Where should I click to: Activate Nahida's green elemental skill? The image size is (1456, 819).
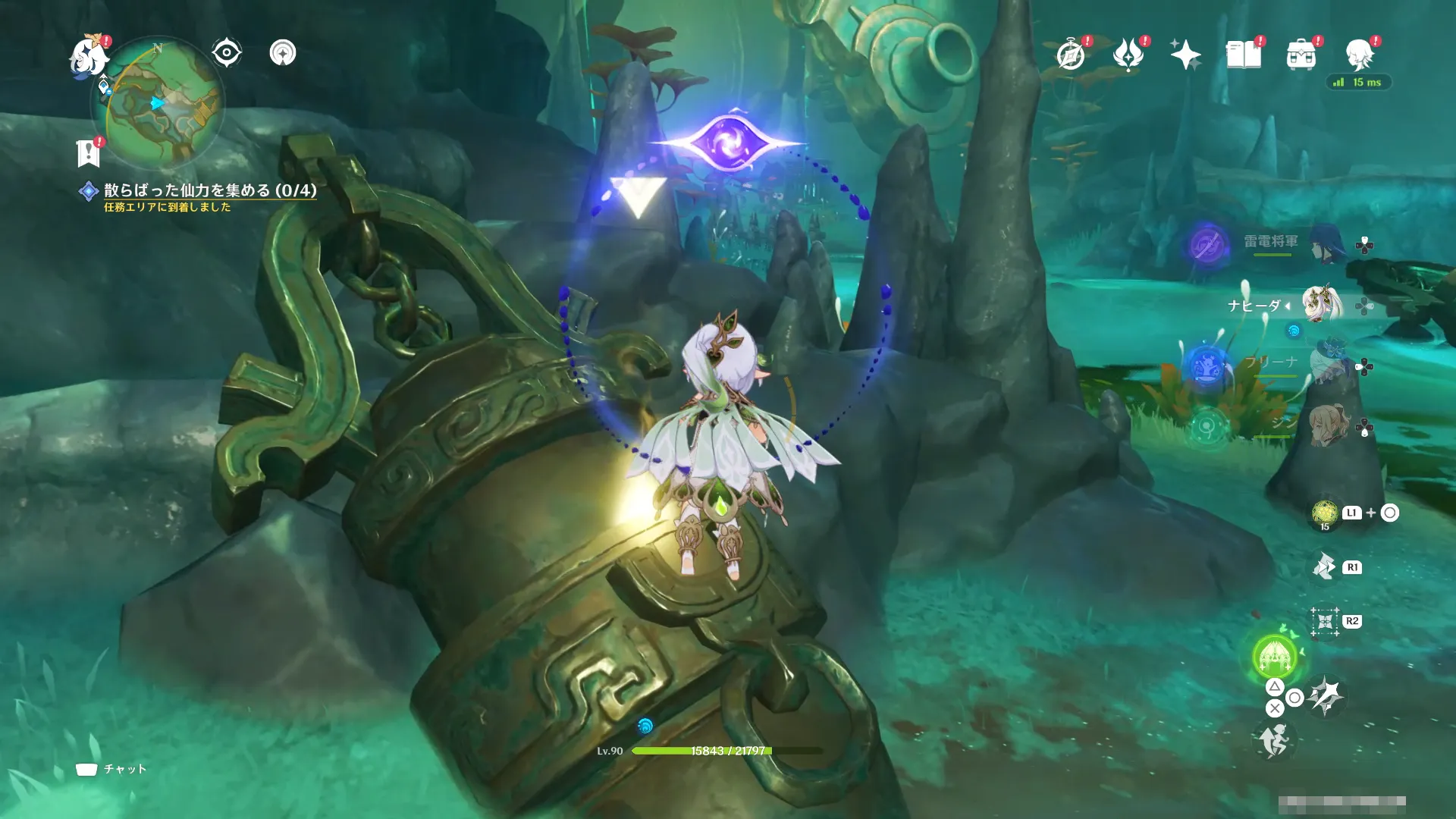[1275, 655]
